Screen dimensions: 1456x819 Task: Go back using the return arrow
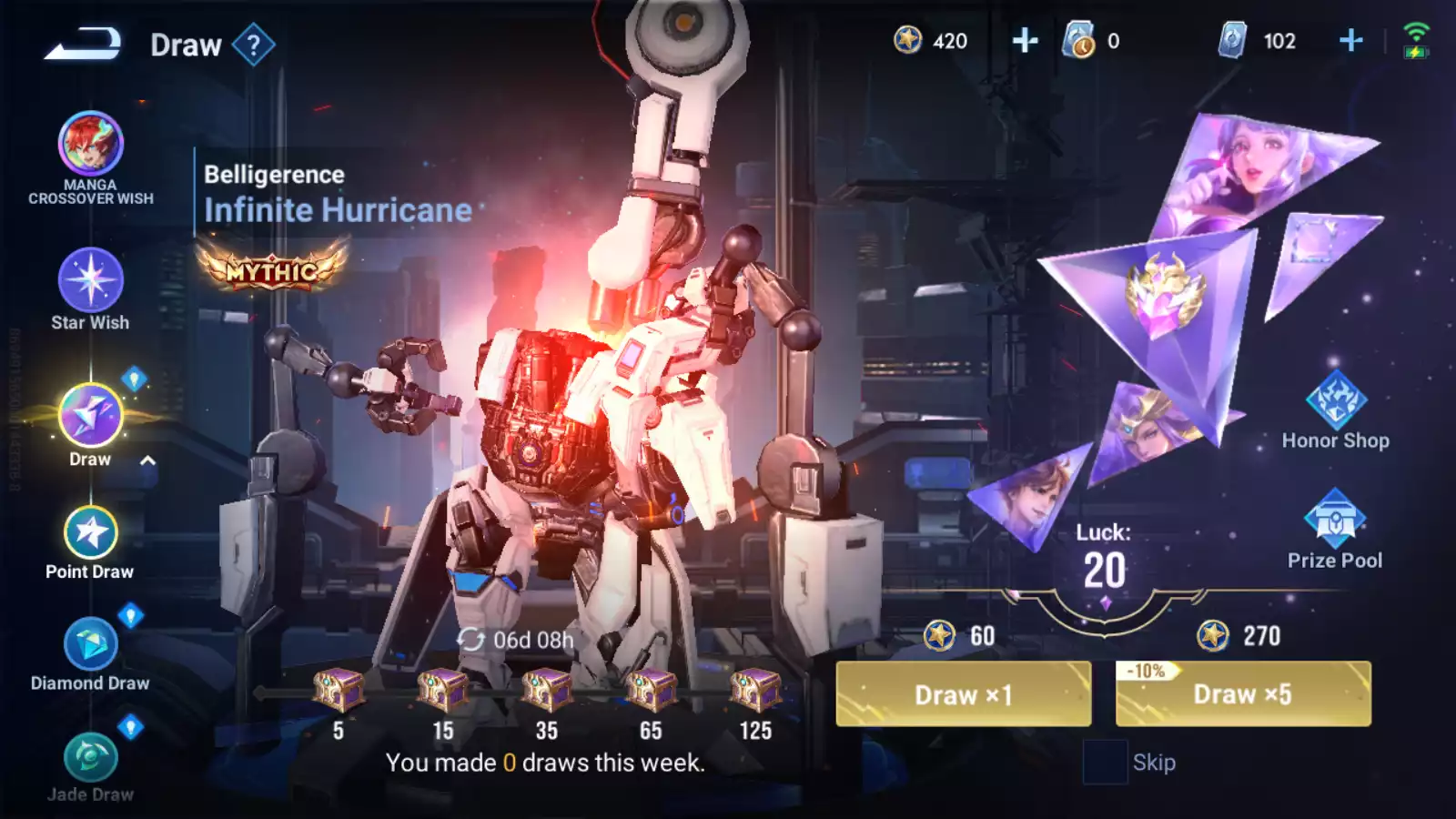point(82,44)
